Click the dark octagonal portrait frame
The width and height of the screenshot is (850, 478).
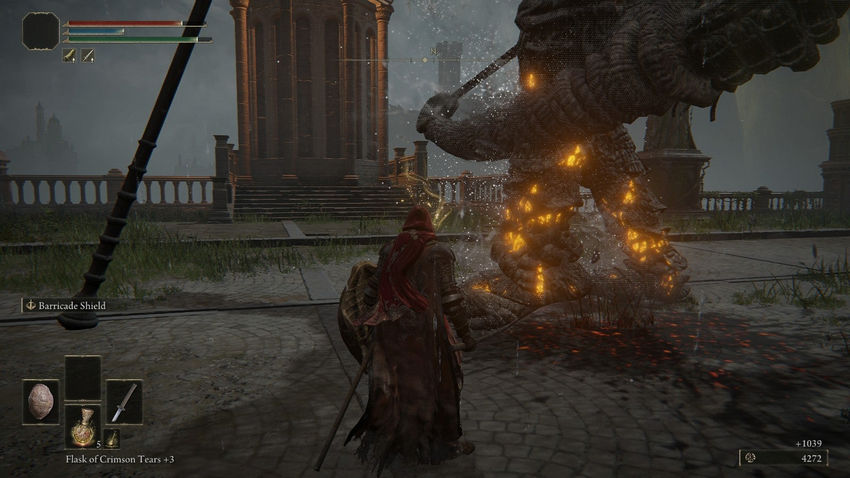coord(41,31)
